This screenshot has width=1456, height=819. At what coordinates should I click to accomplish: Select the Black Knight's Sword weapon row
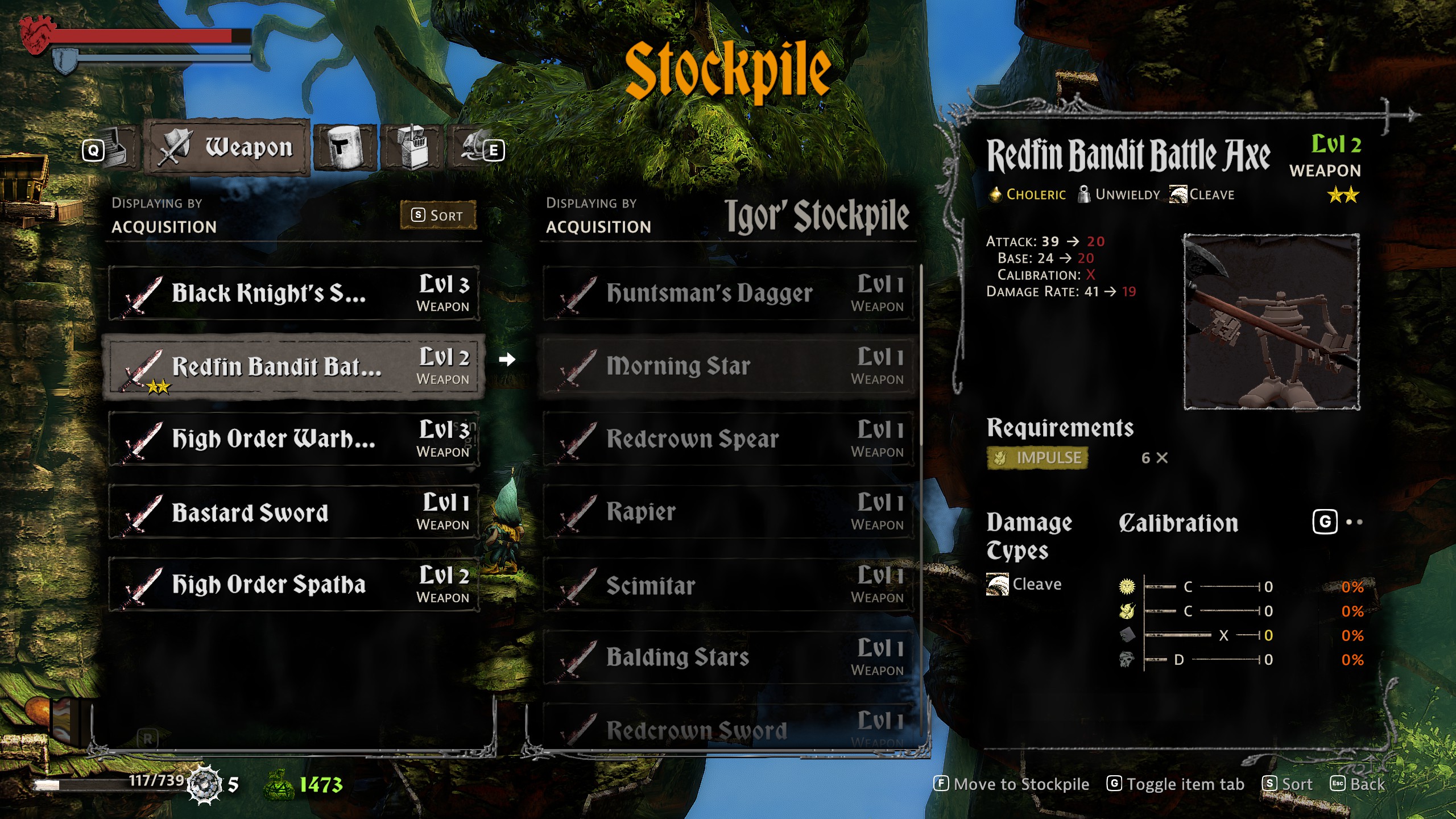[x=293, y=293]
